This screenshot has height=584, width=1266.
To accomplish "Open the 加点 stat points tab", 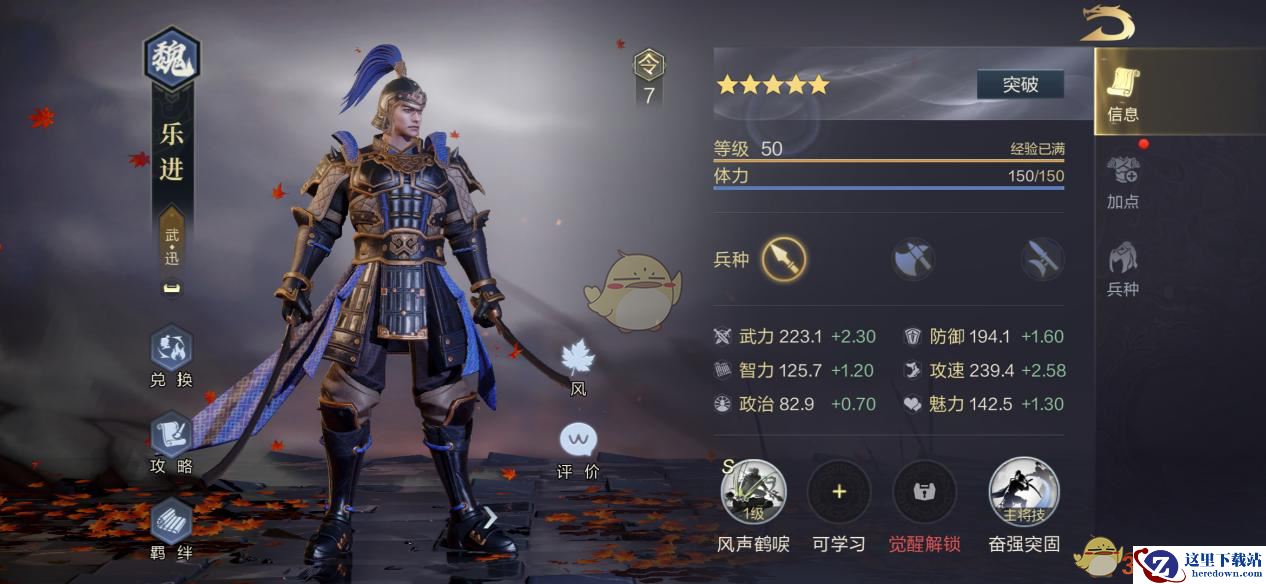I will (x=1123, y=182).
